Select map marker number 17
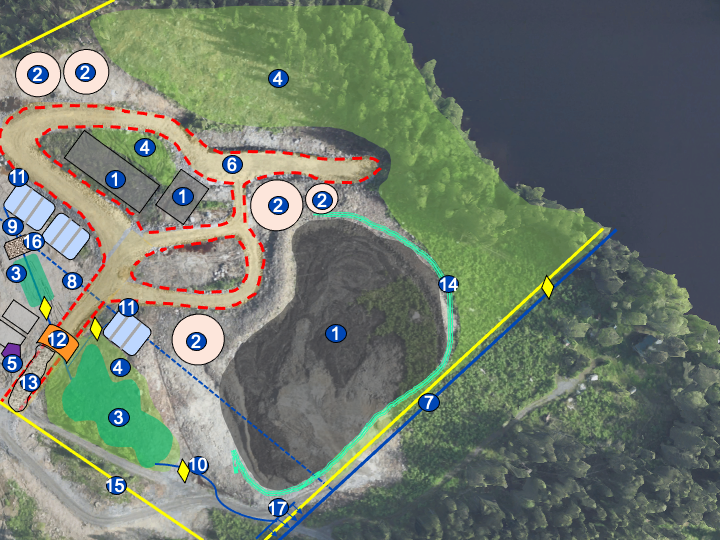Image resolution: width=720 pixels, height=540 pixels. pos(278,509)
